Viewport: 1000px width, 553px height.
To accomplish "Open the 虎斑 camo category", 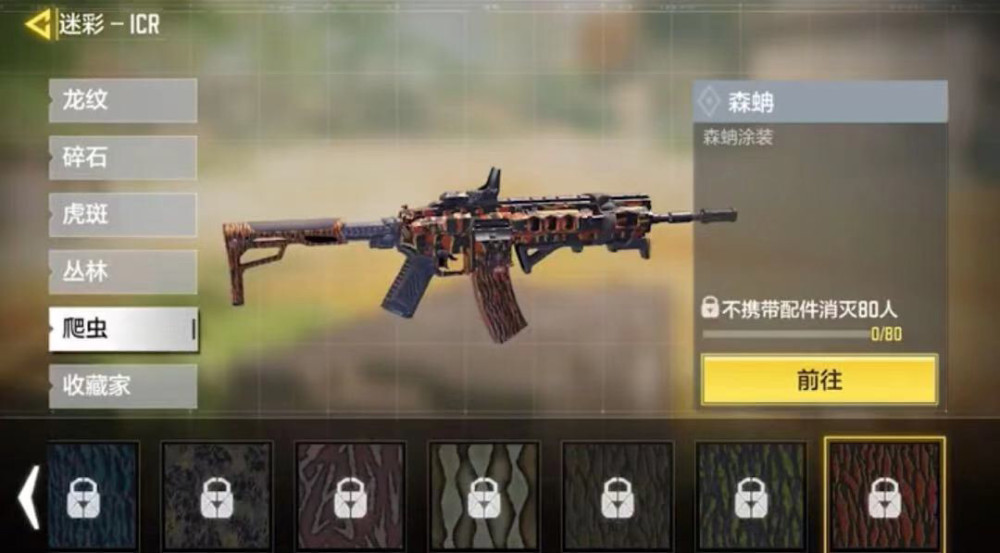I will [122, 214].
